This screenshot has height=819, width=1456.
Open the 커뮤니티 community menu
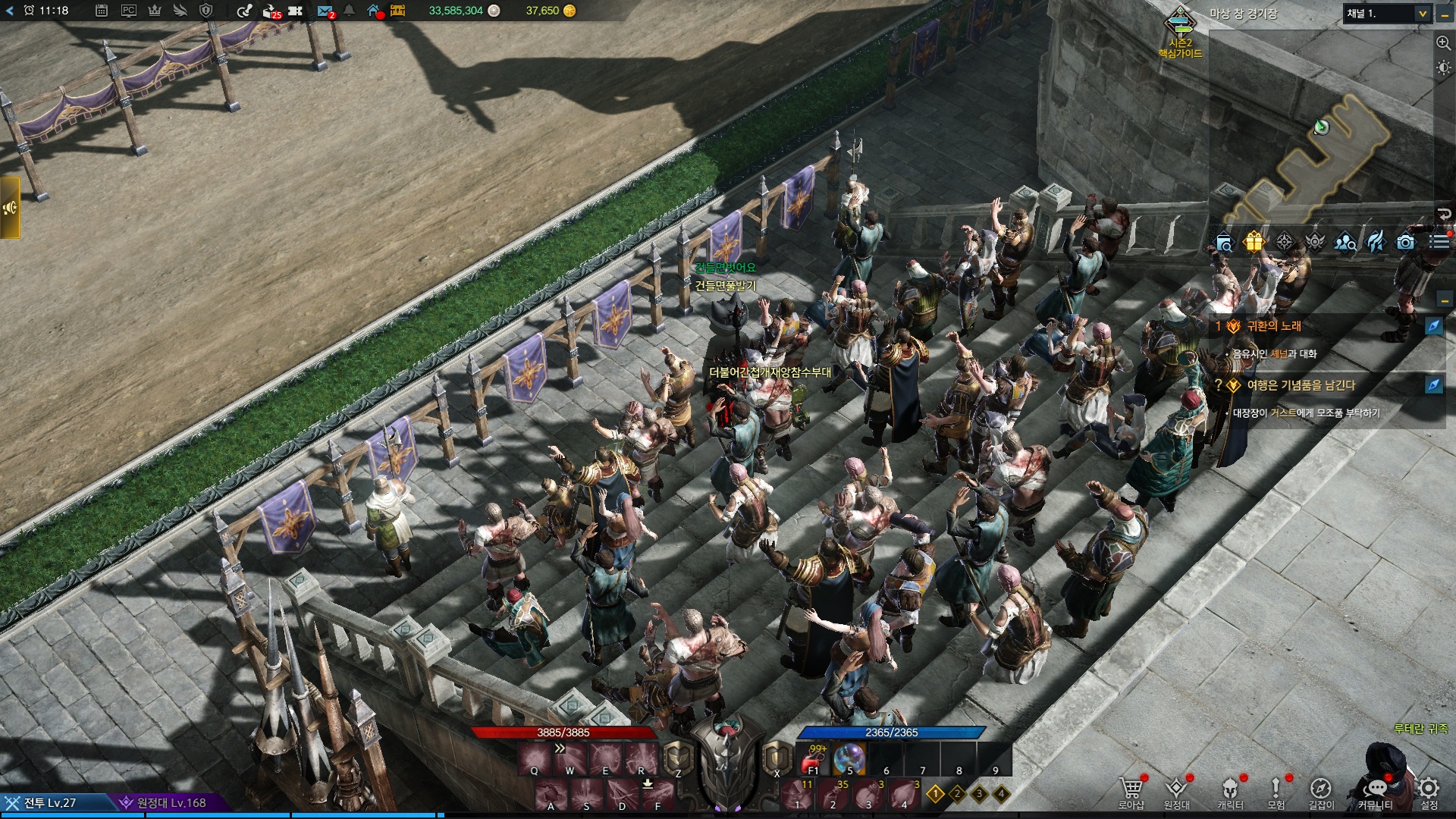(x=1376, y=791)
